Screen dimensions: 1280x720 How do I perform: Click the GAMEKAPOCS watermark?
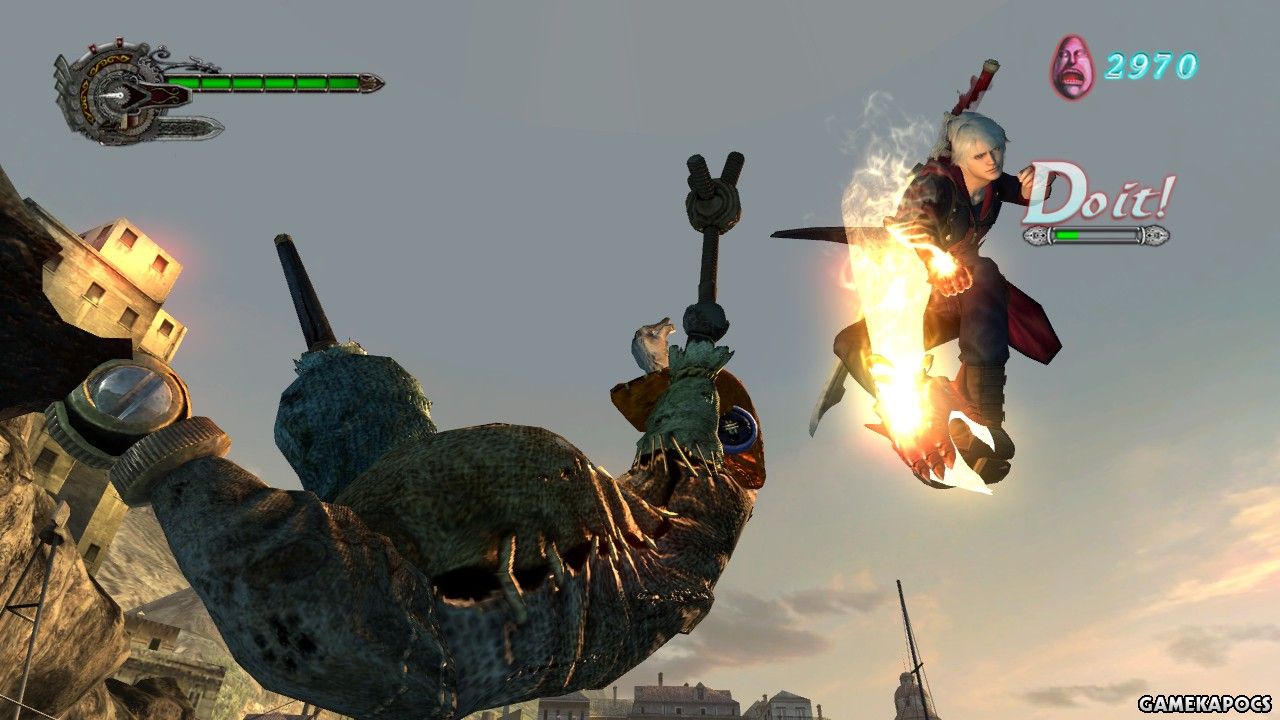pos(1204,703)
